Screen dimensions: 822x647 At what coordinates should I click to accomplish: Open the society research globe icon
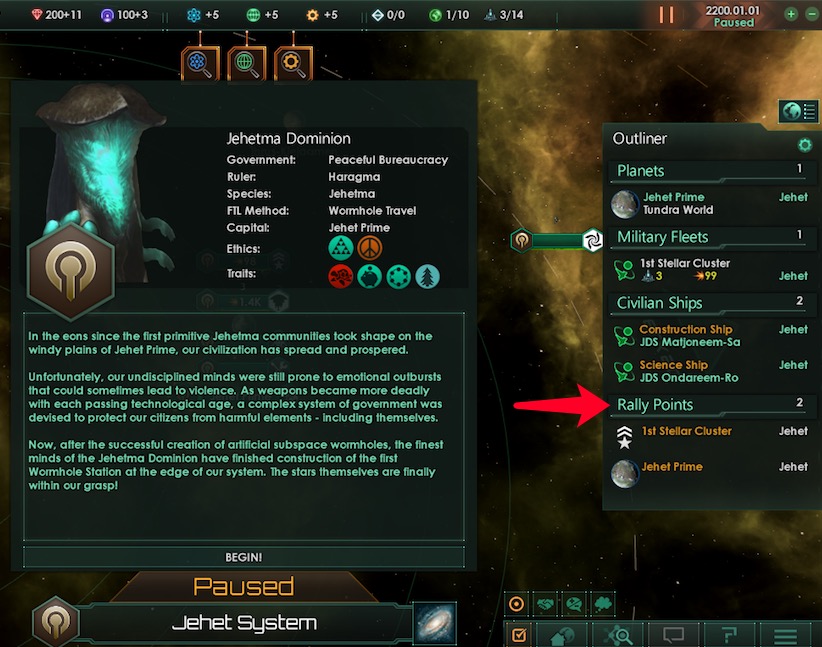(x=246, y=64)
